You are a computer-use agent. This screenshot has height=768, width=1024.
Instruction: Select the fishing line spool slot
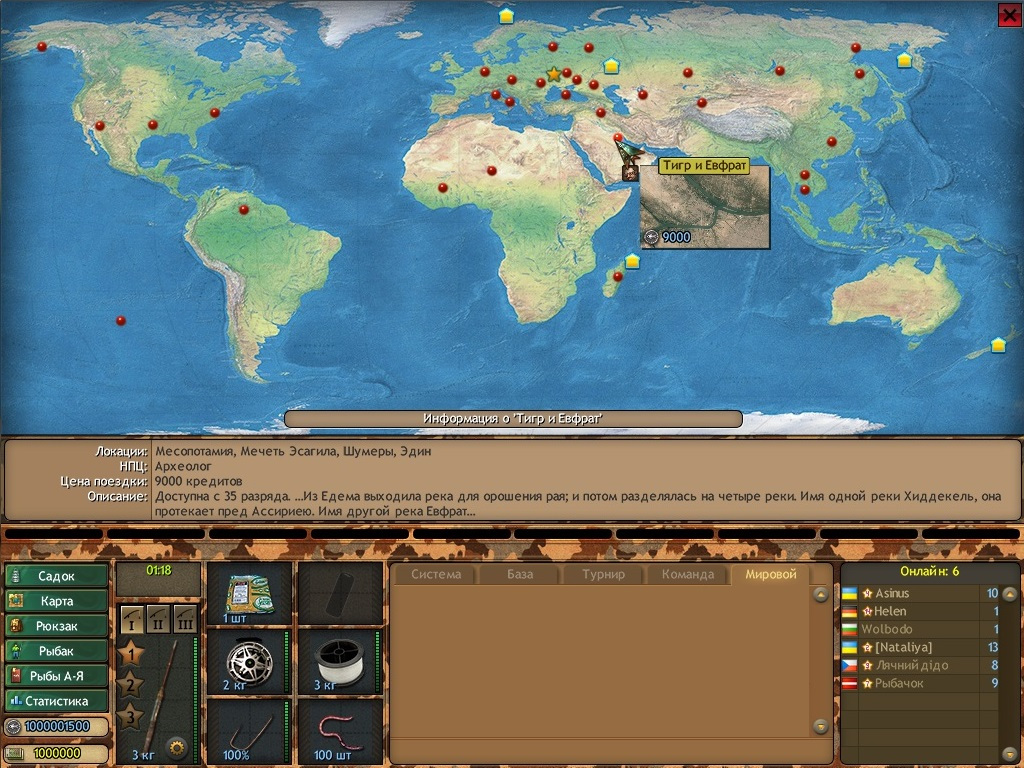coord(340,662)
